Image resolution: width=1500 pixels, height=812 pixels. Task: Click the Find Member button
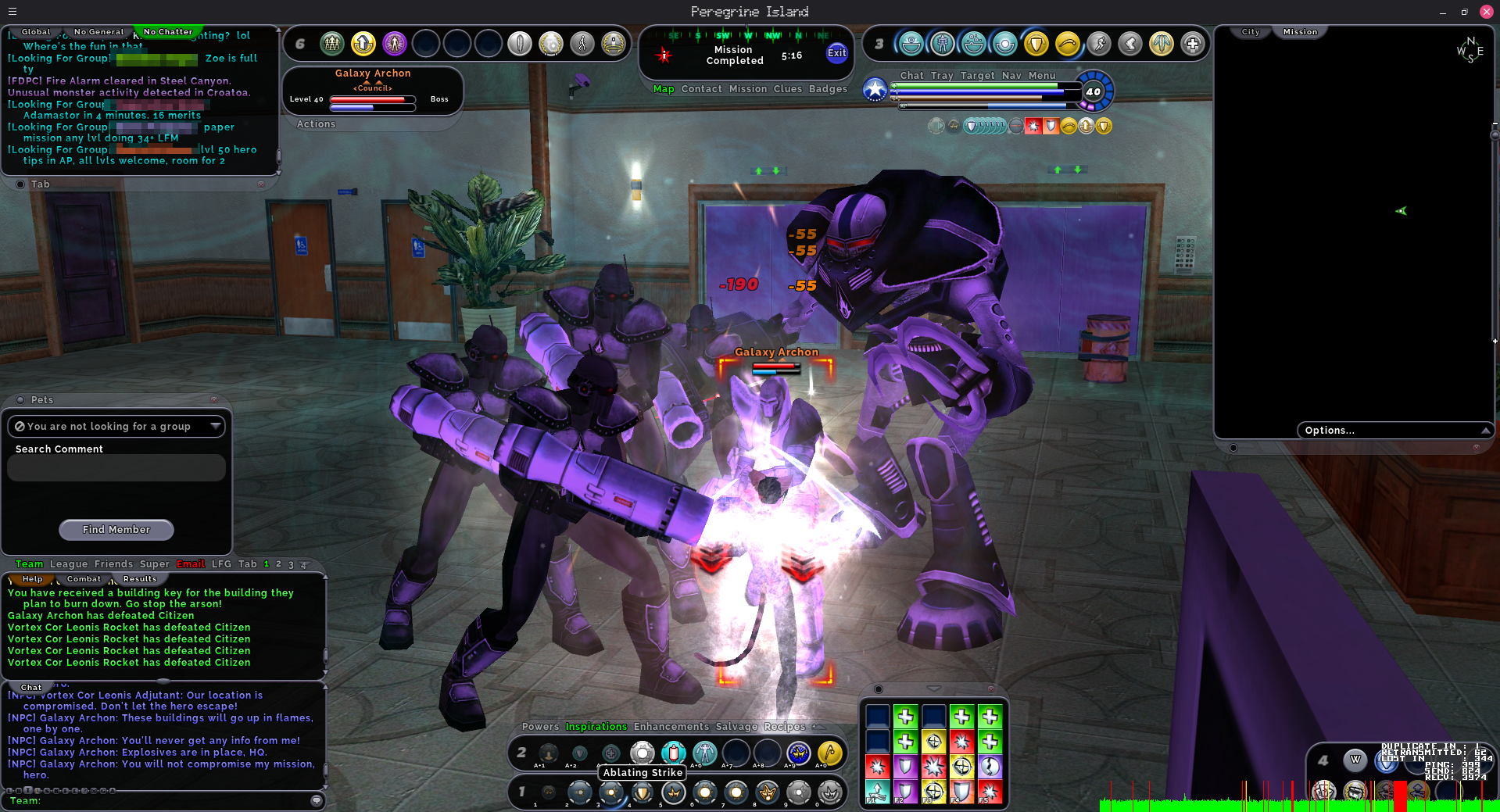[x=116, y=530]
